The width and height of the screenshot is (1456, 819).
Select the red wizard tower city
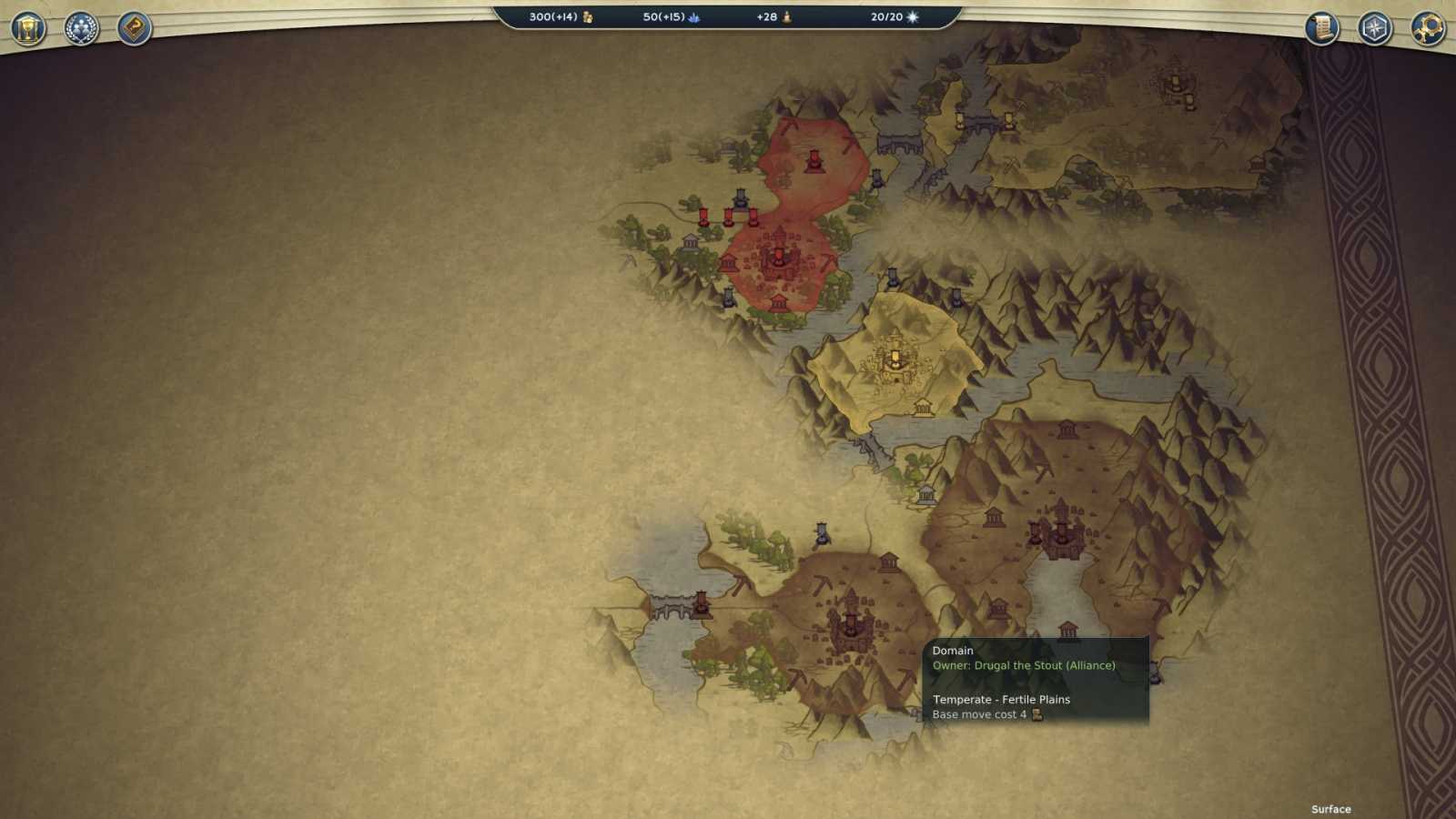[x=781, y=259]
